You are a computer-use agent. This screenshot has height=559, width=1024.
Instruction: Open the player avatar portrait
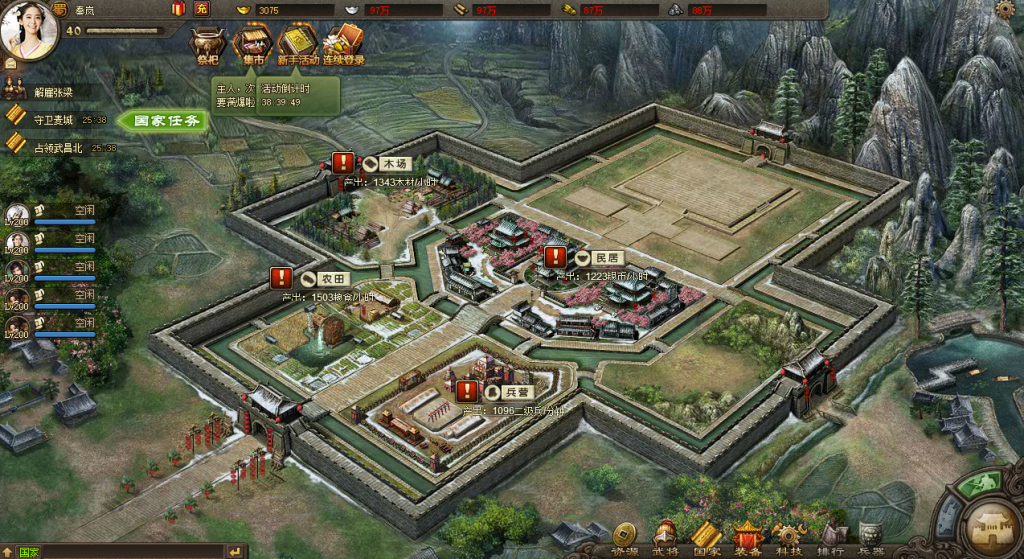pos(28,30)
